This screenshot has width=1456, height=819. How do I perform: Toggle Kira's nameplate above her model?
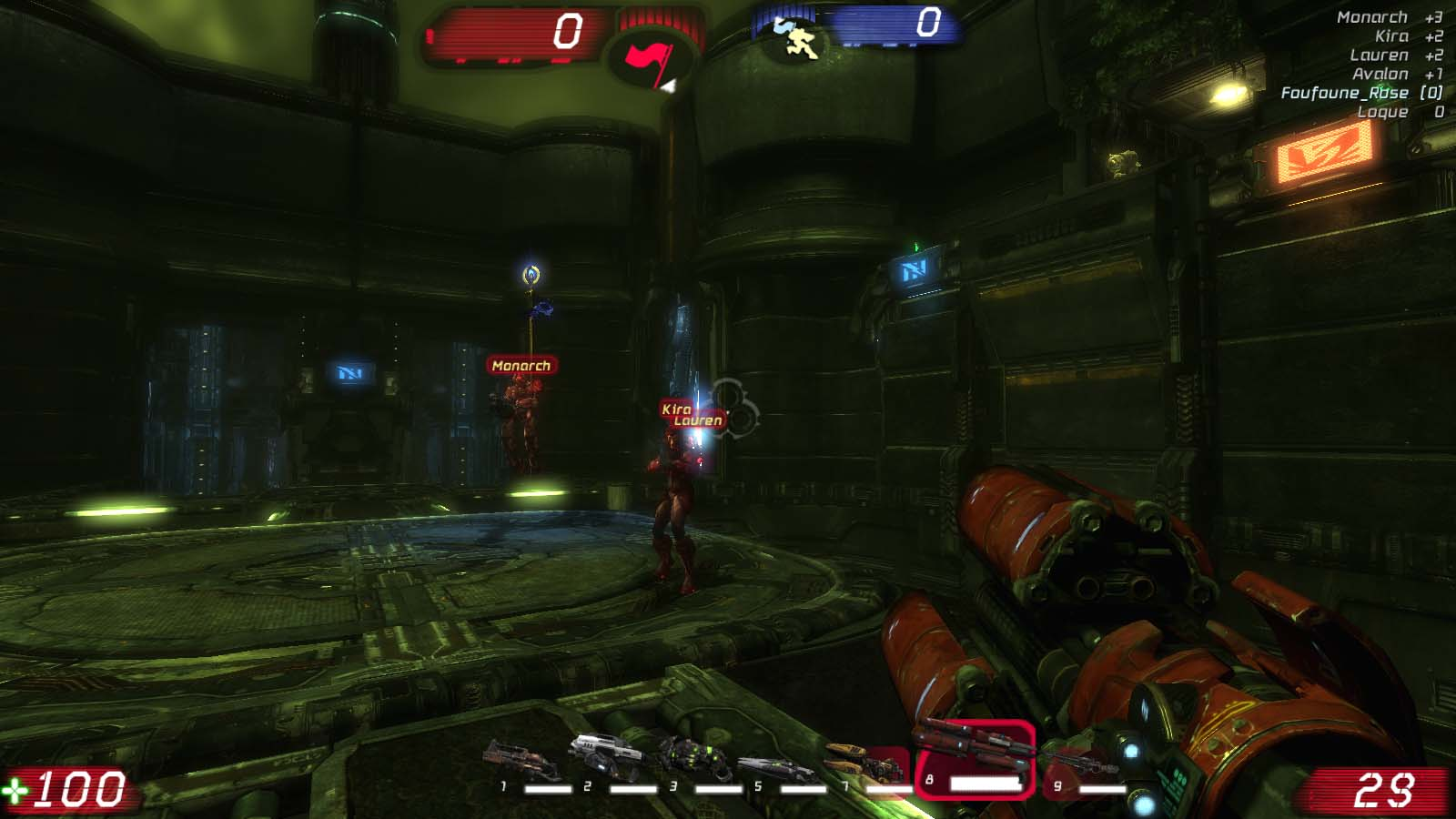click(673, 409)
